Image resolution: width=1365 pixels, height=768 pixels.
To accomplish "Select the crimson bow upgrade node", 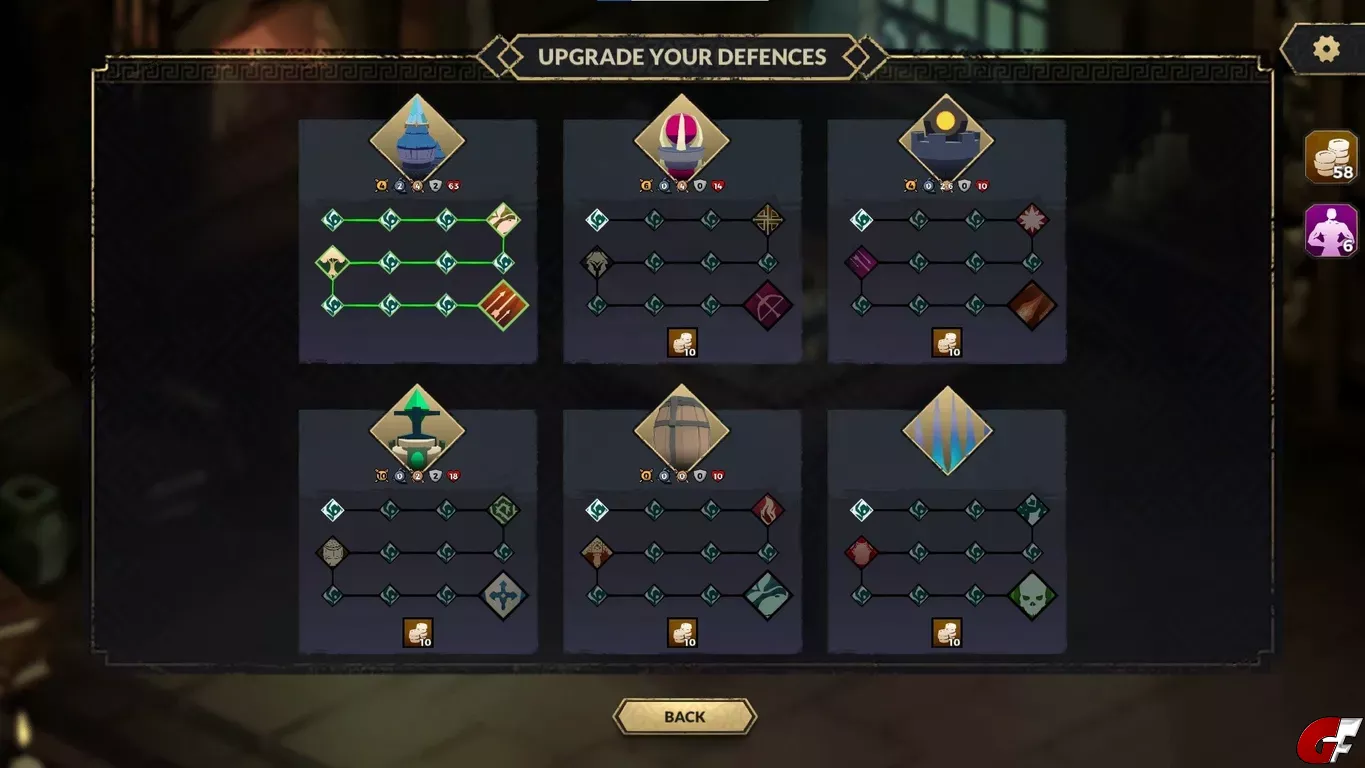I will [x=768, y=305].
